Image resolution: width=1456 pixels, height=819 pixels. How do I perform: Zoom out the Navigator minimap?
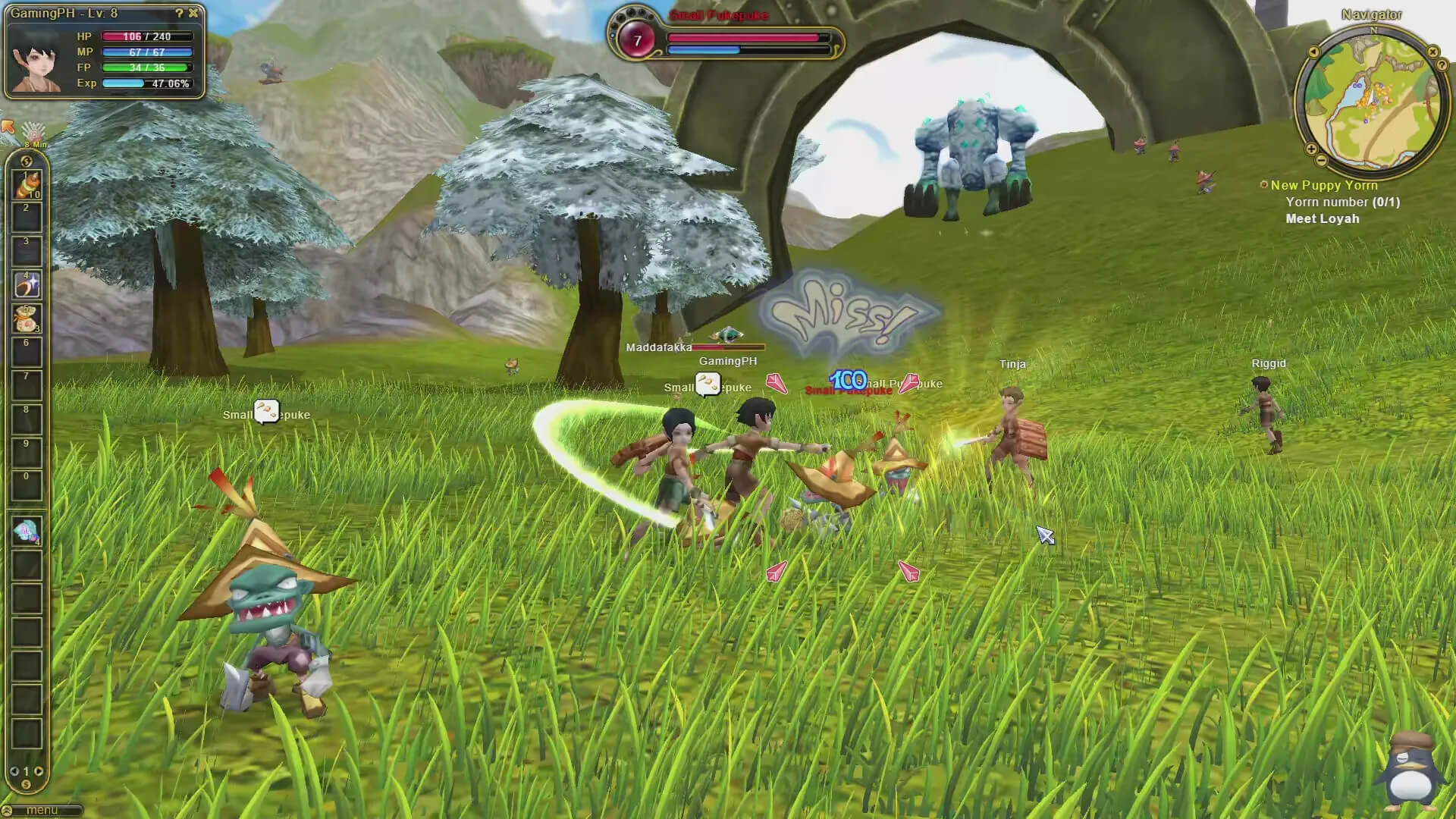1322,161
